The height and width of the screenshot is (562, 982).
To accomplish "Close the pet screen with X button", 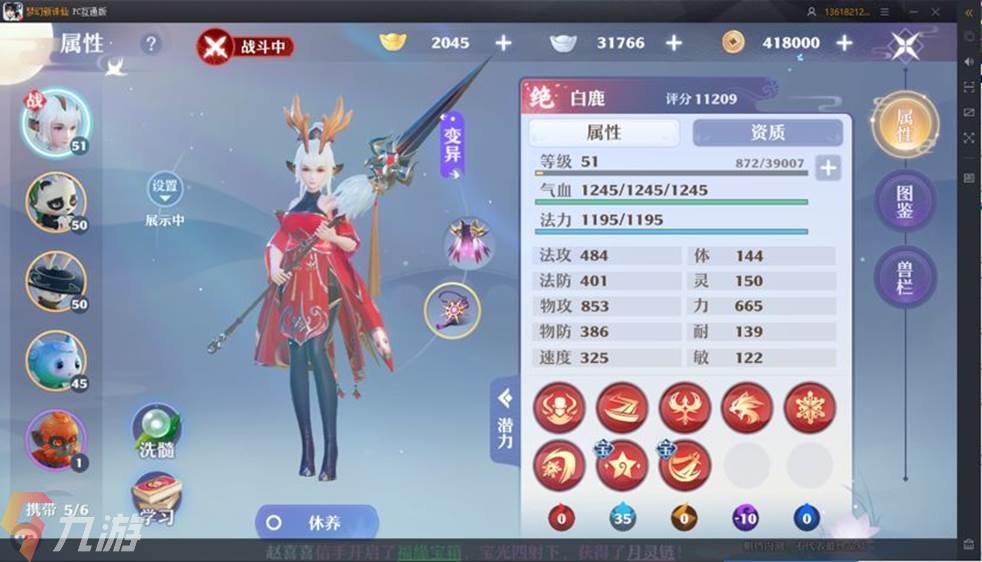I will (x=905, y=44).
